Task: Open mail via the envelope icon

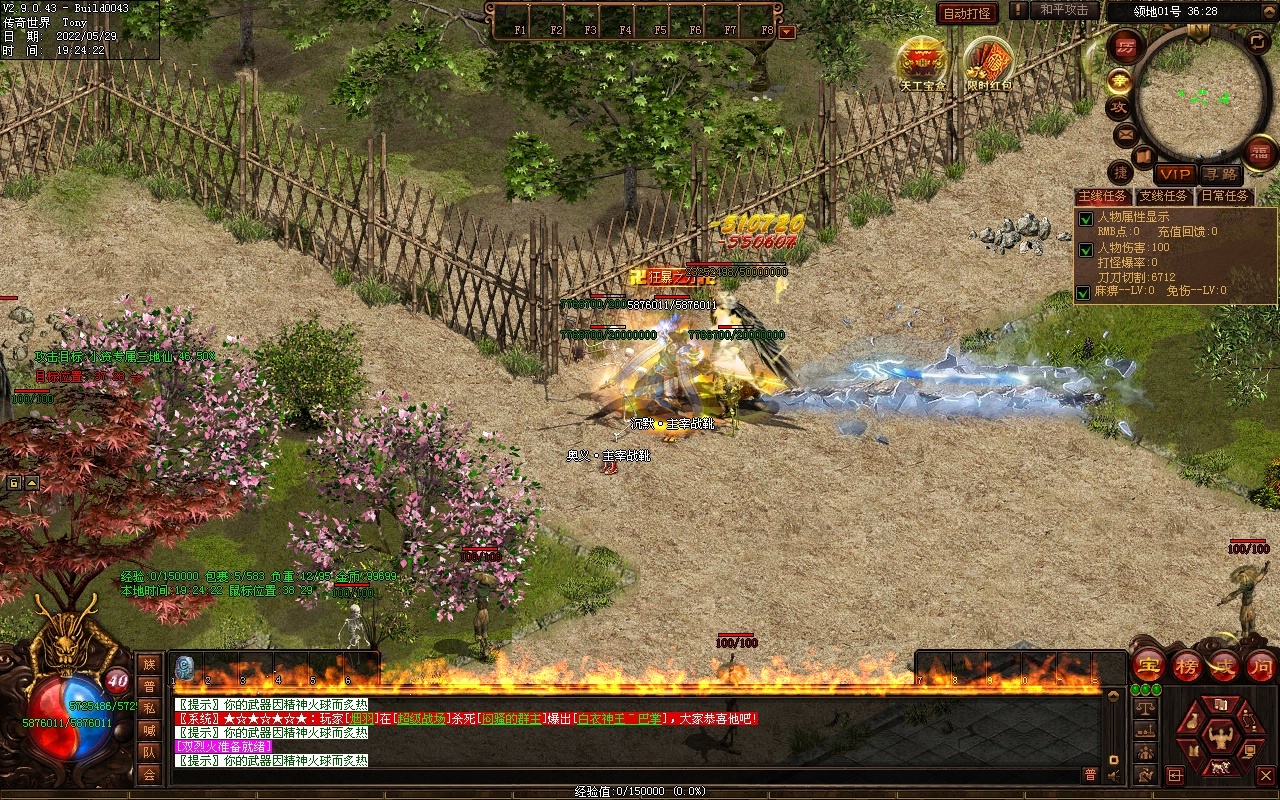Action: (1125, 133)
